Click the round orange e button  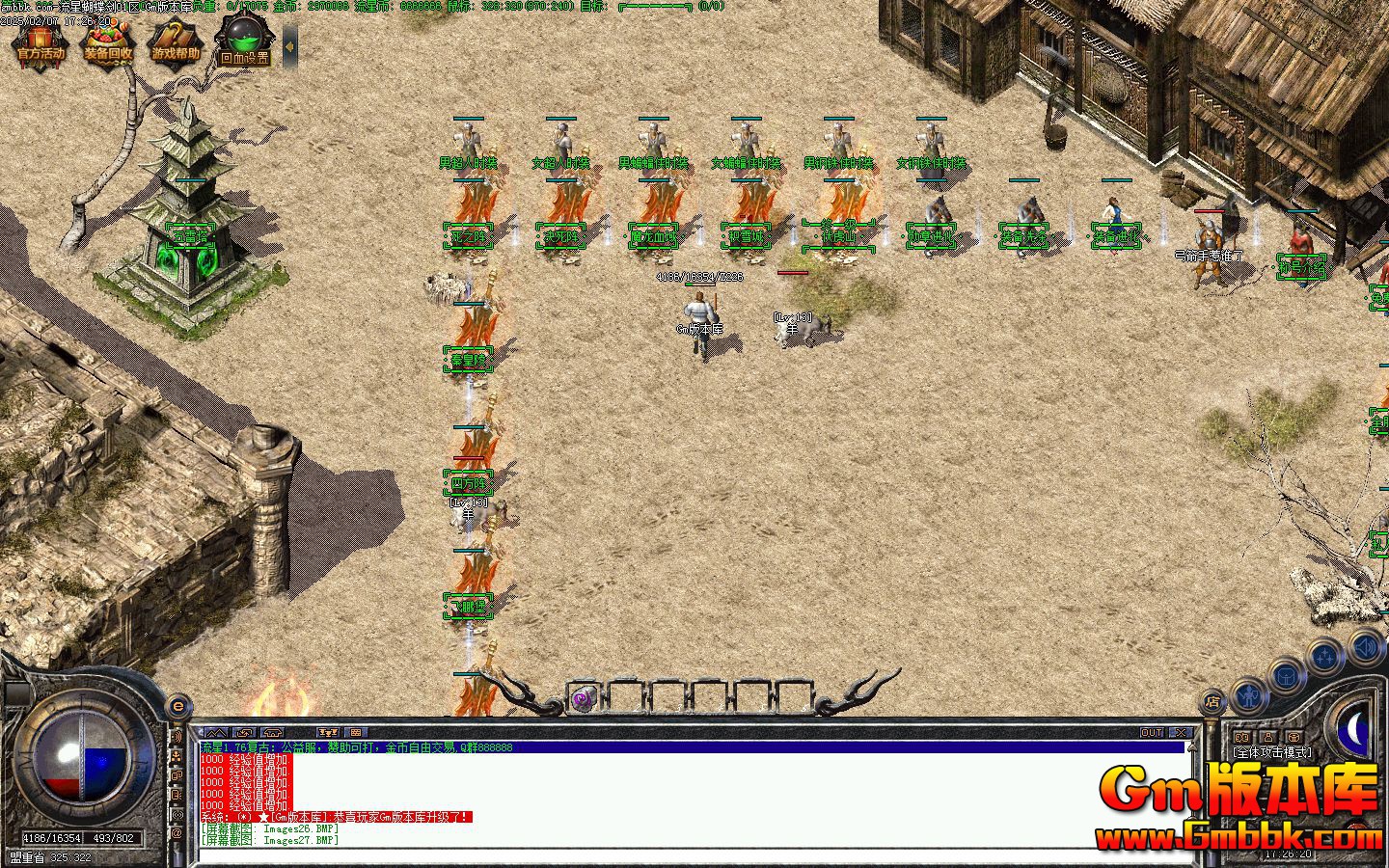(x=177, y=707)
